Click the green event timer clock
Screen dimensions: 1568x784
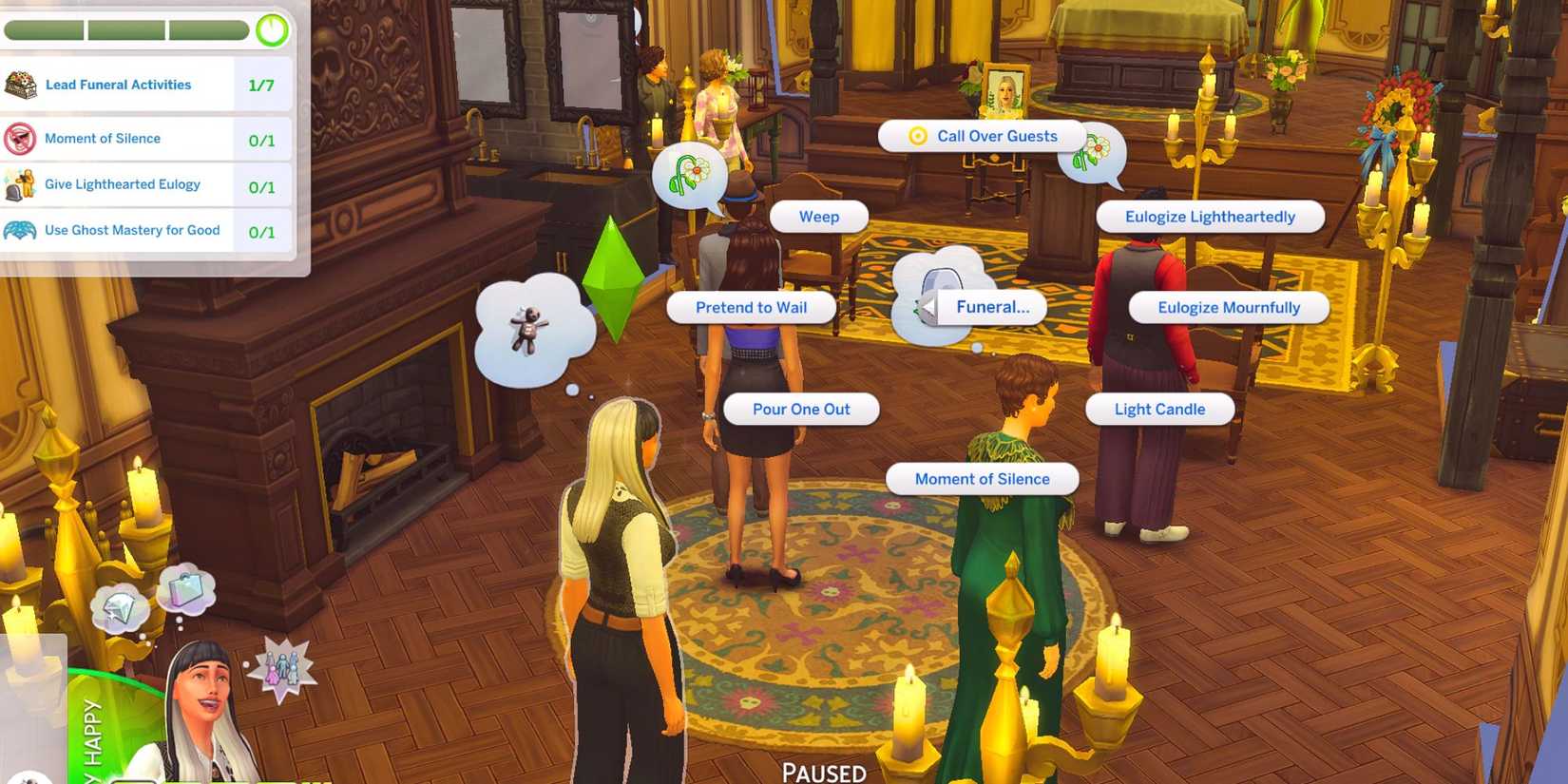[x=271, y=29]
